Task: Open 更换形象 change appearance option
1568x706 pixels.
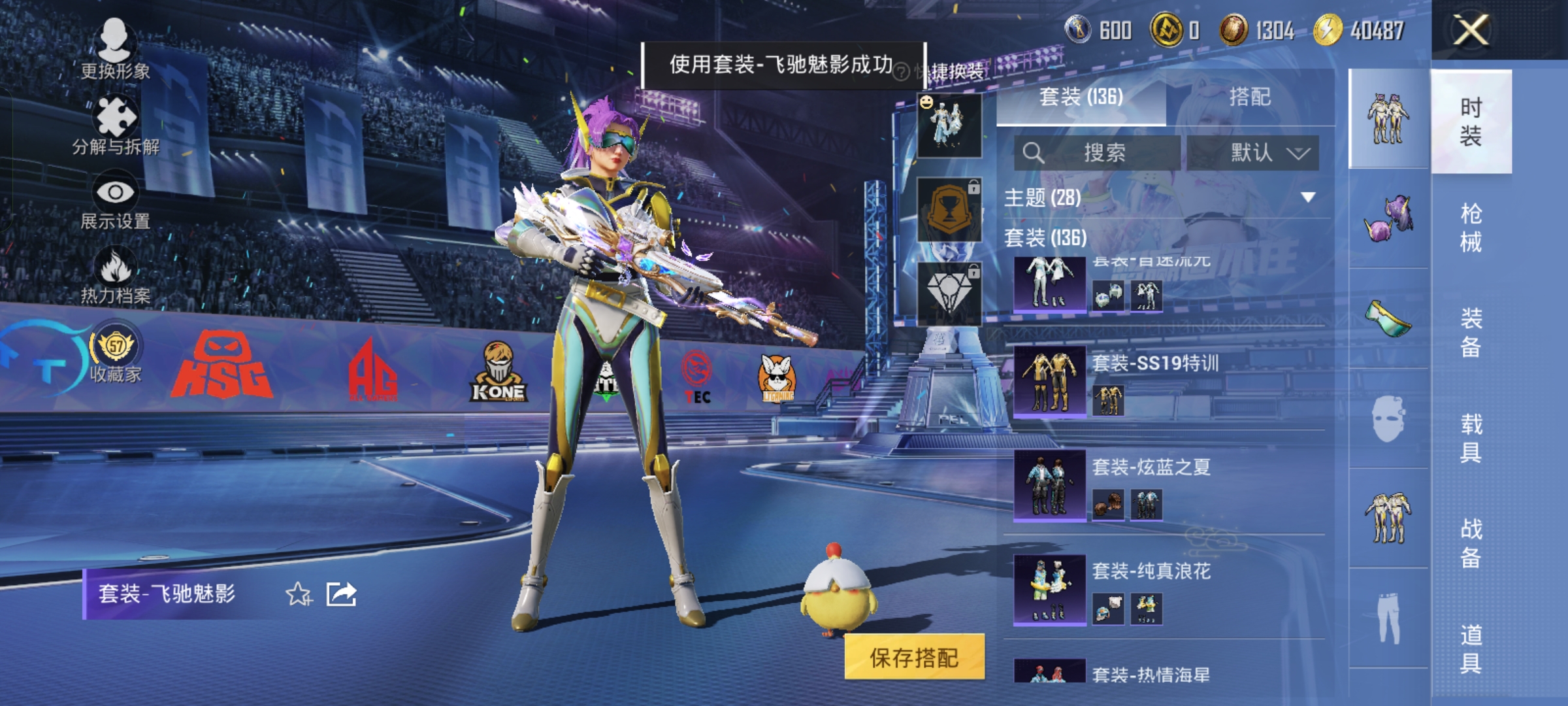Action: [x=115, y=49]
